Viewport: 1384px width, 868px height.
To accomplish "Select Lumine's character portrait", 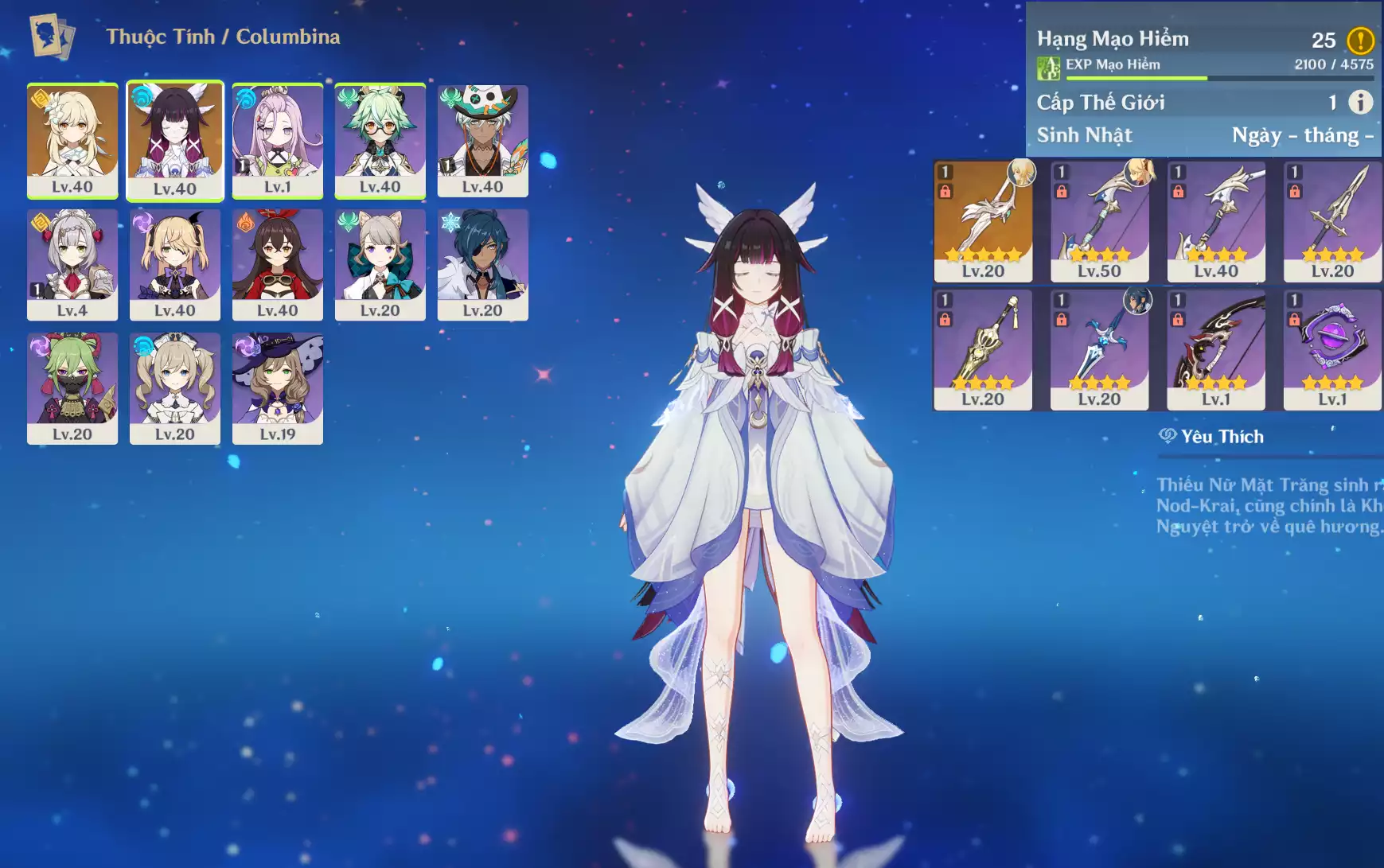I will (x=72, y=140).
